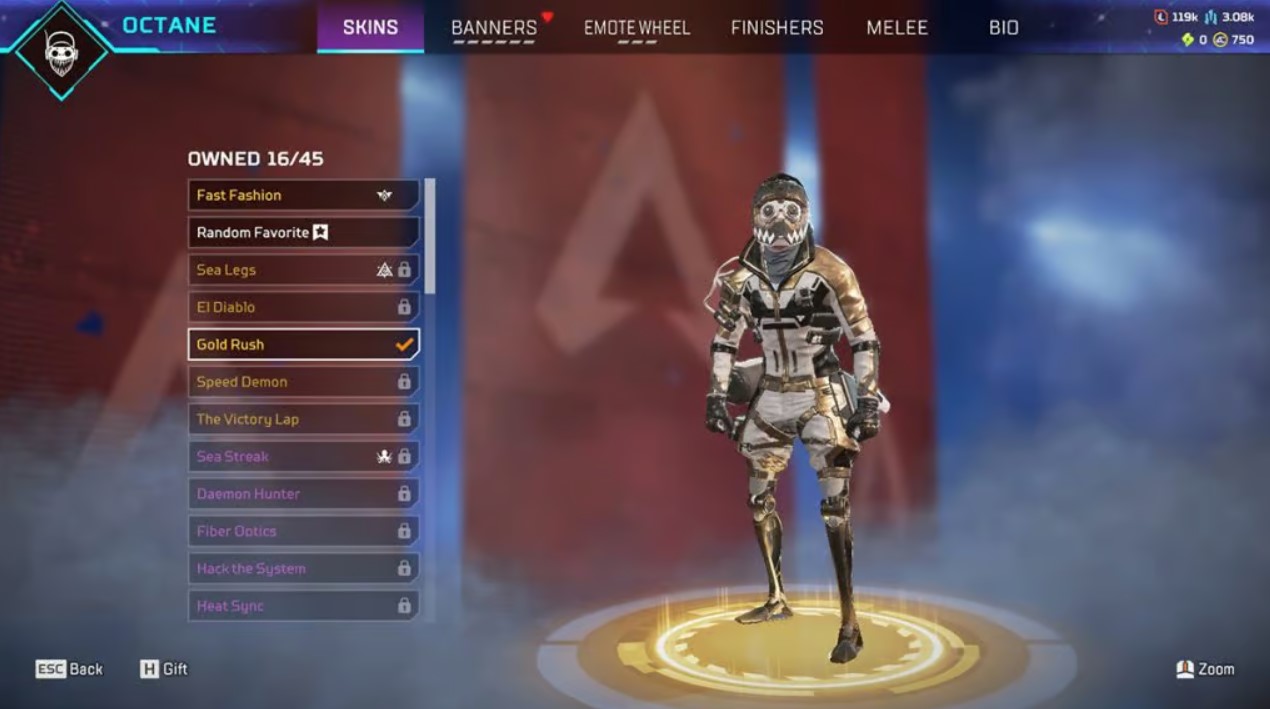1270x709 pixels.
Task: Select The Victory Lap skin
Action: pyautogui.click(x=303, y=419)
